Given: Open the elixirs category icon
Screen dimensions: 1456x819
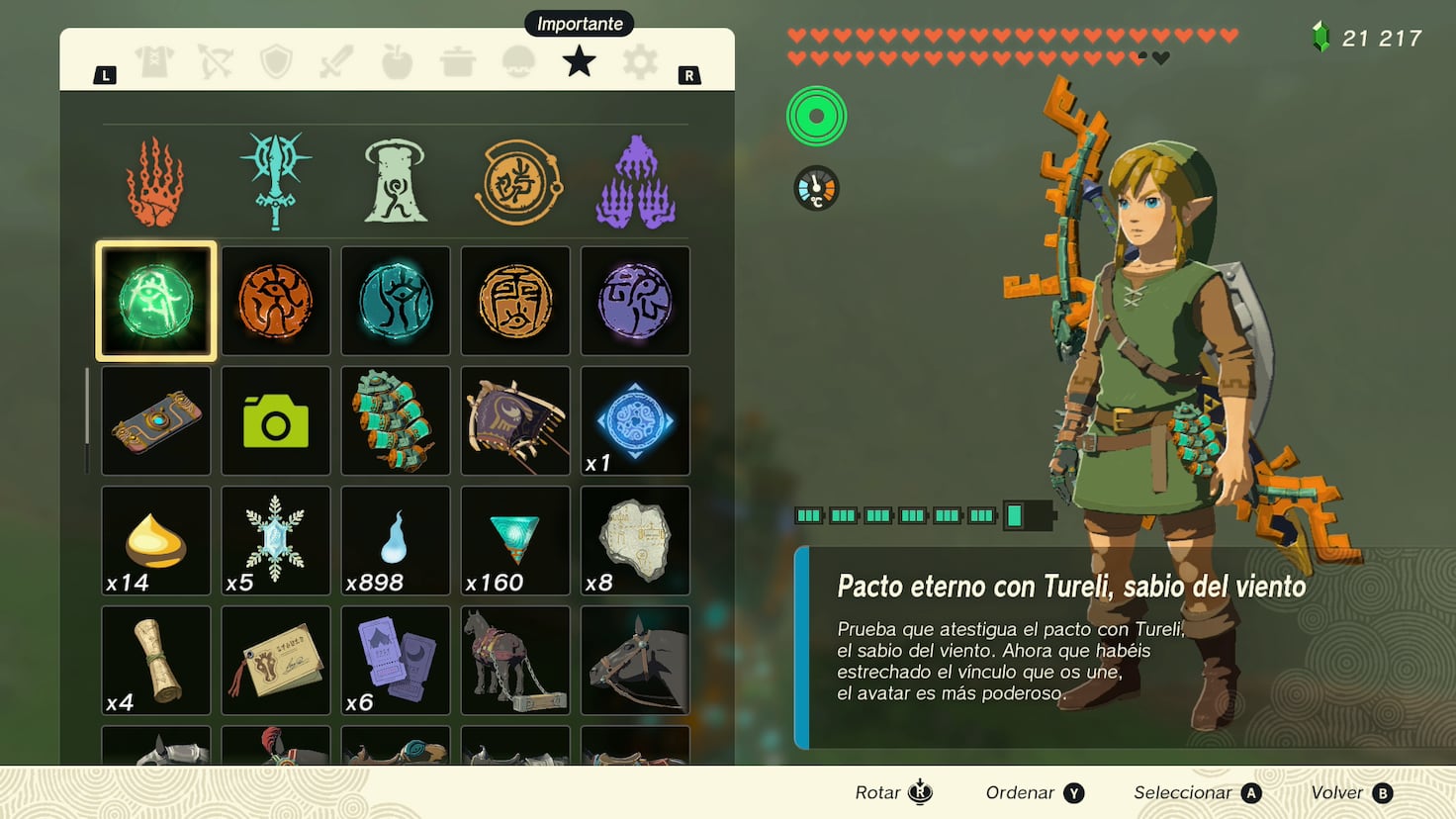Looking at the screenshot, I should pos(517,61).
